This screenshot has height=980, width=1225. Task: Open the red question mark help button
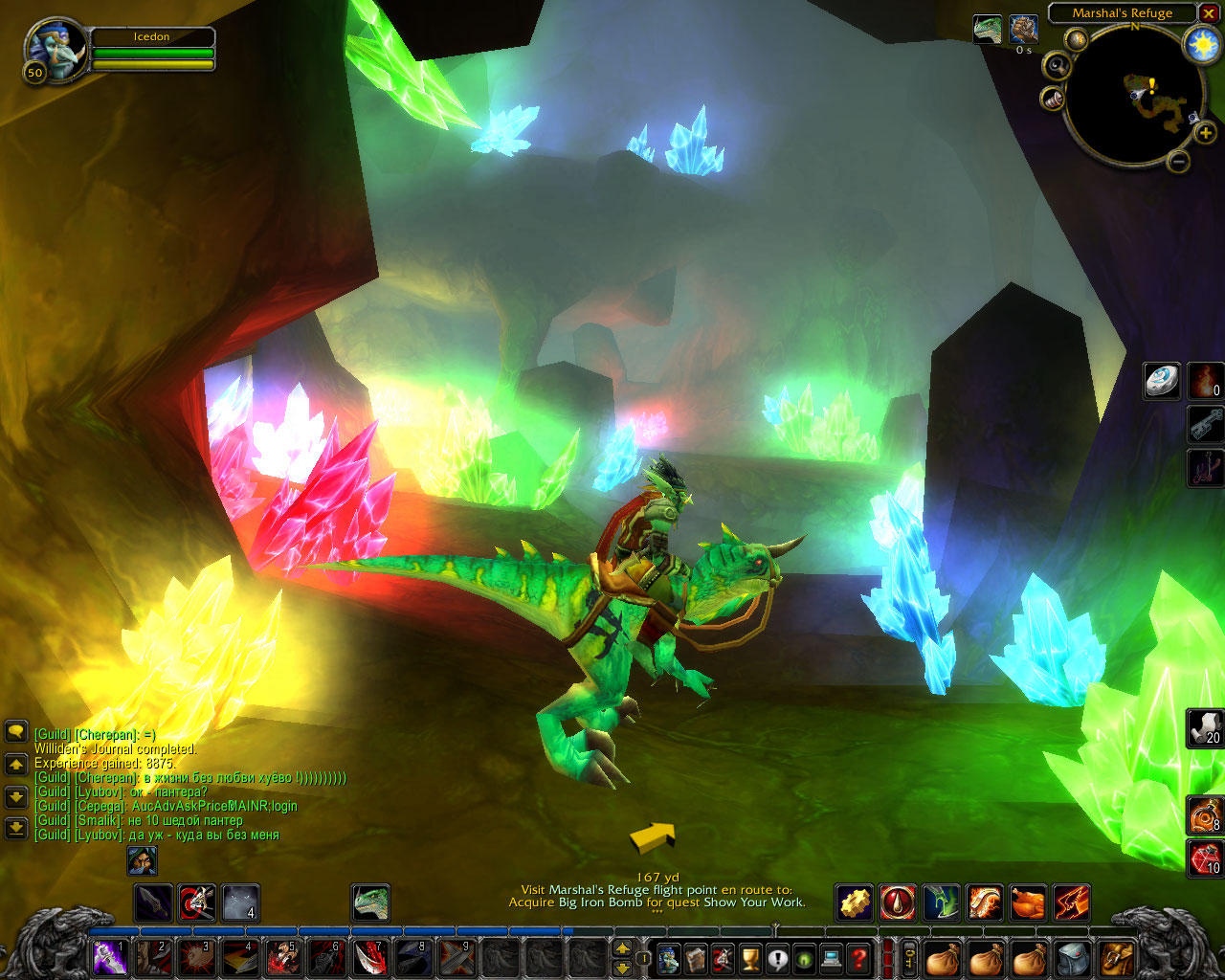pyautogui.click(x=859, y=957)
